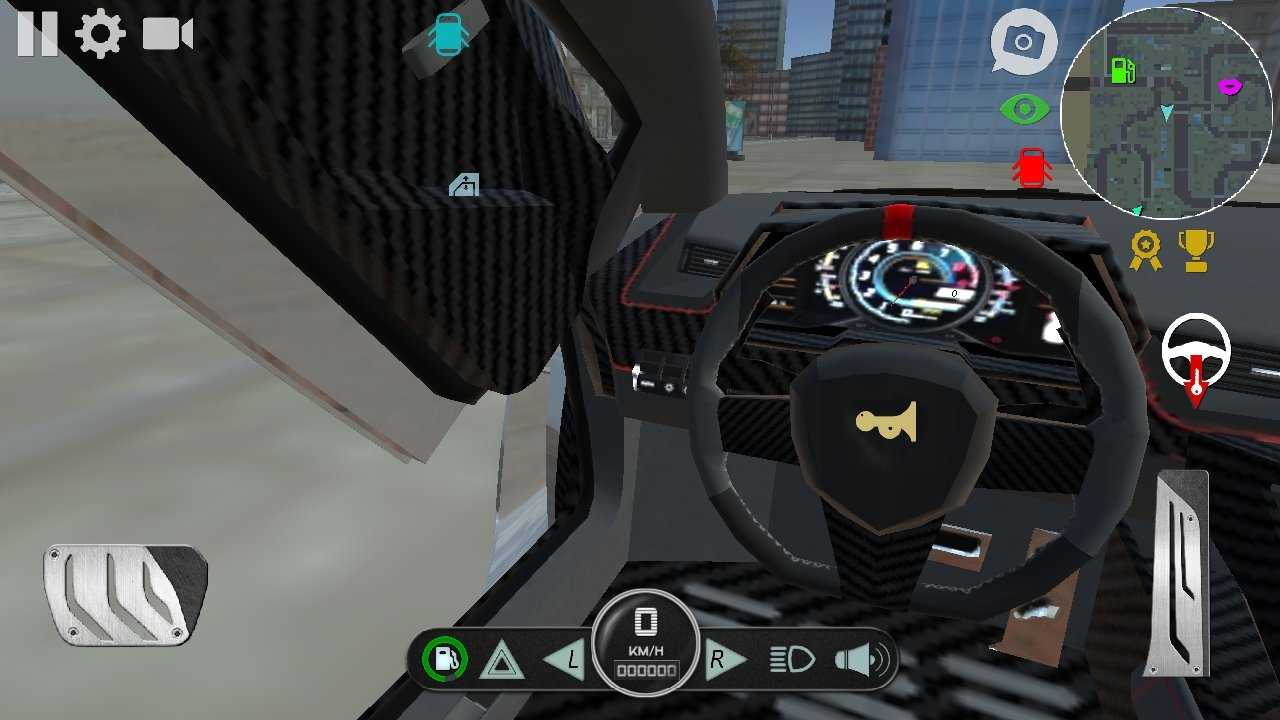Screen dimensions: 1280x720
Task: Enable the green fuel indicator
Action: [x=444, y=659]
